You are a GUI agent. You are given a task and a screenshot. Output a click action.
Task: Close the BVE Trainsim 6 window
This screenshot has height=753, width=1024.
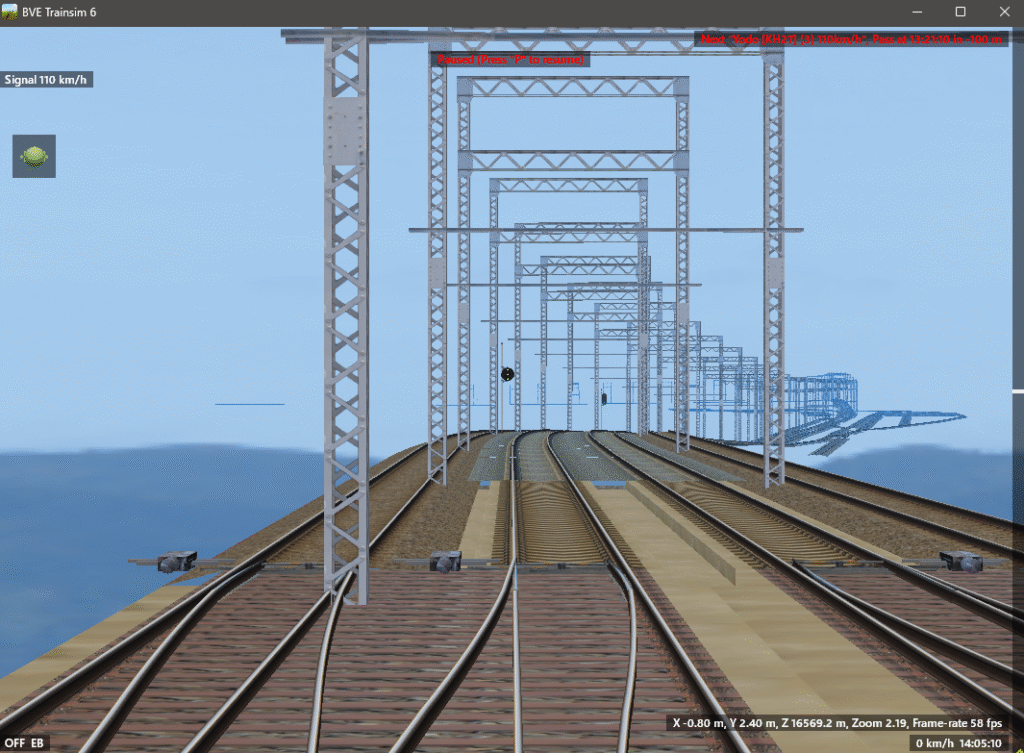(1003, 12)
